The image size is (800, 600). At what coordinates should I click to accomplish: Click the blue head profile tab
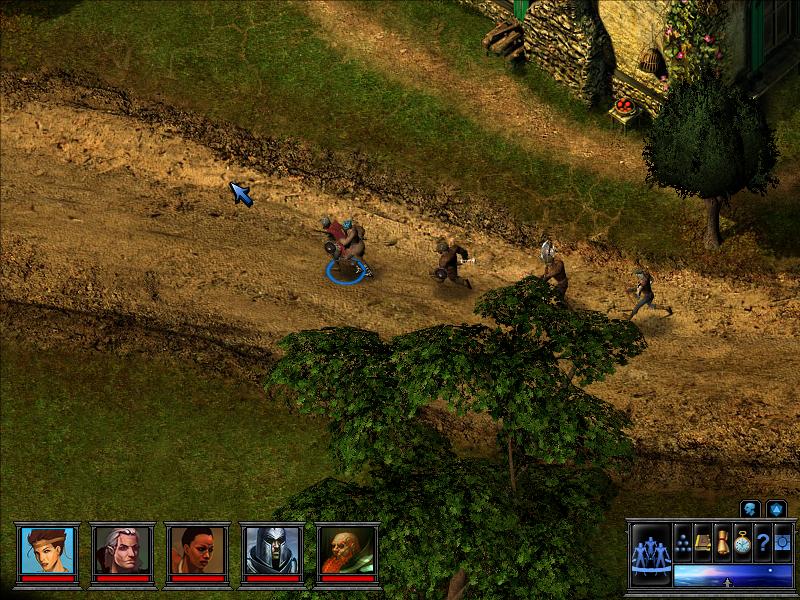coord(751,509)
